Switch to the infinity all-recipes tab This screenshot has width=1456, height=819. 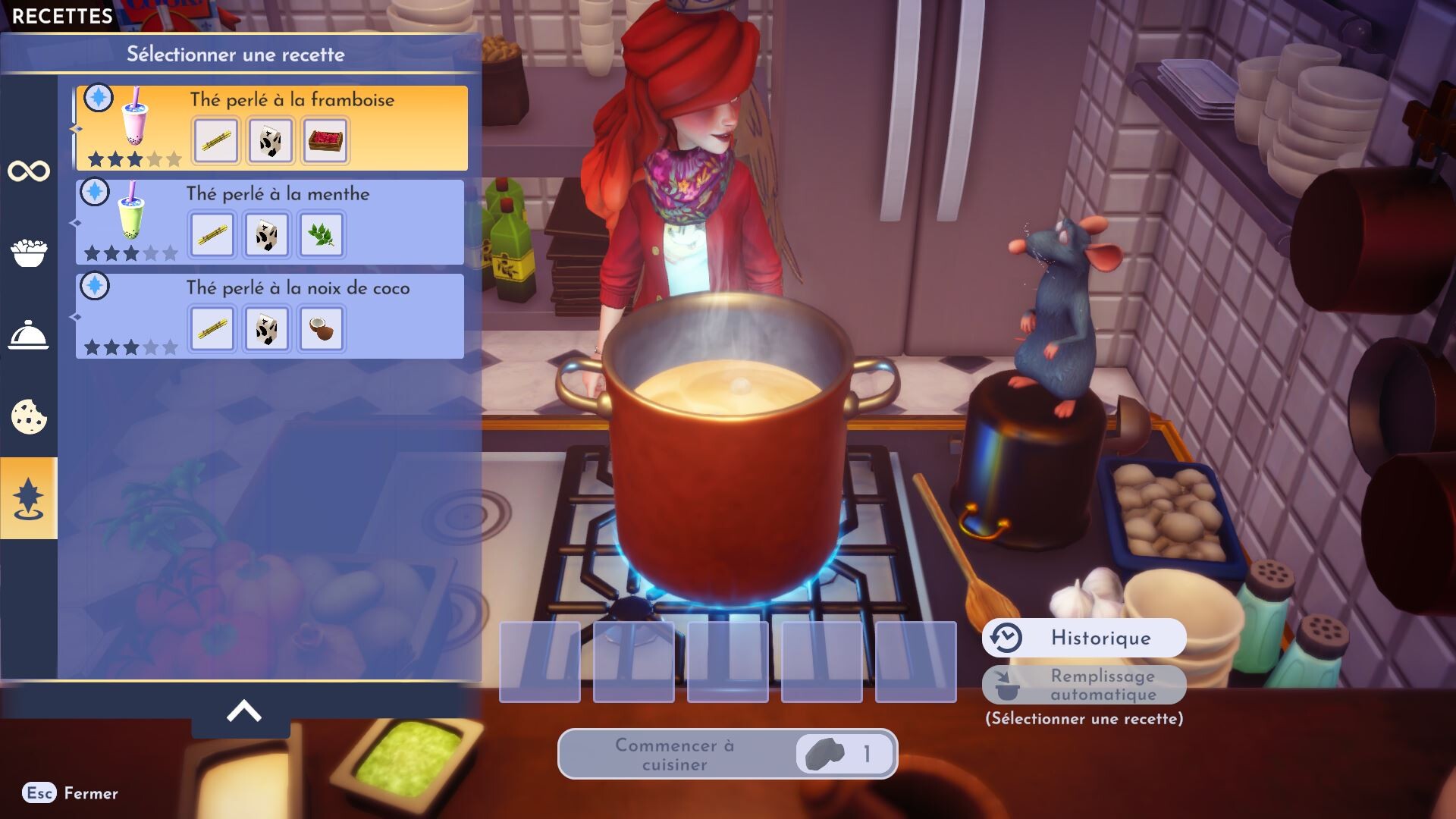(x=29, y=171)
